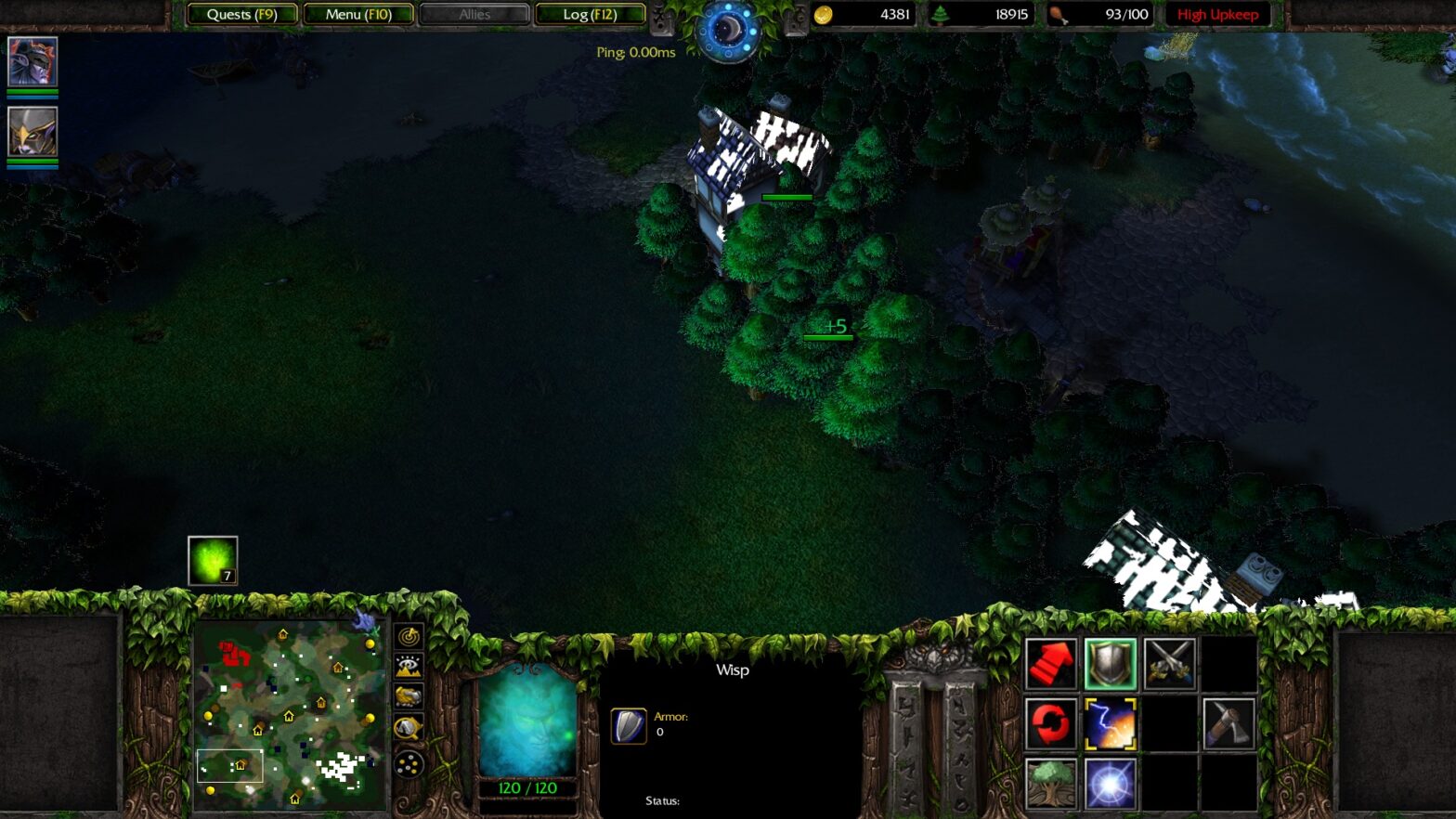Open the Quests (F9) panel
Image resolution: width=1456 pixels, height=819 pixels.
click(241, 14)
